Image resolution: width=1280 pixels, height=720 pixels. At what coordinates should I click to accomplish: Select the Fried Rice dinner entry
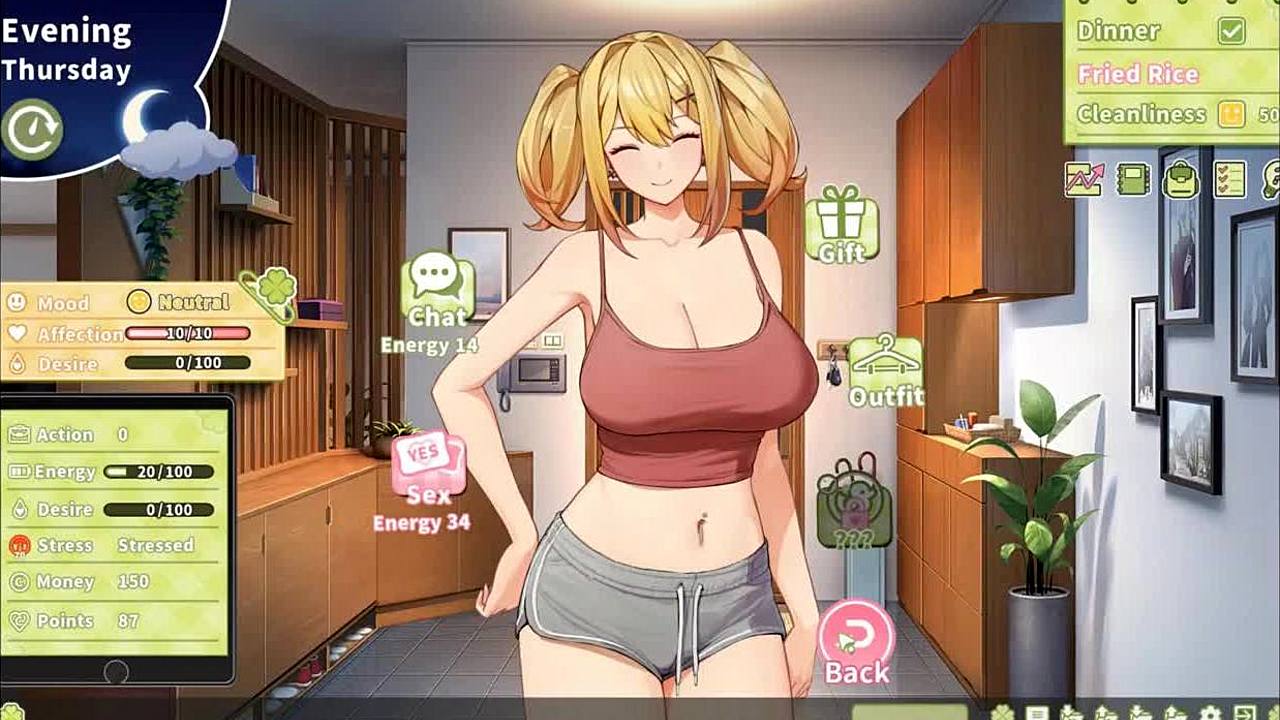pyautogui.click(x=1138, y=74)
